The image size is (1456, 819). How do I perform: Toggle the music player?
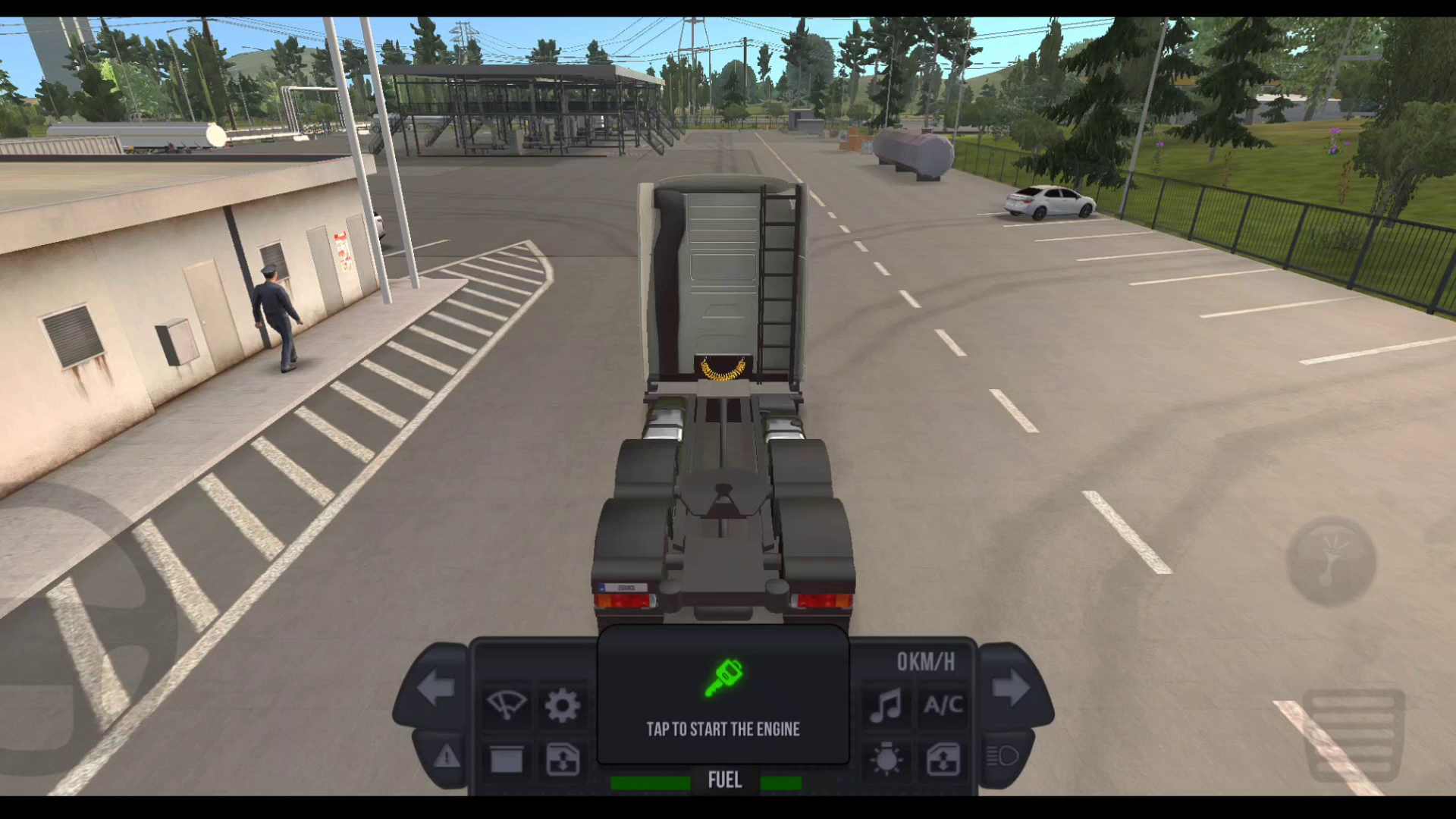coord(886,705)
